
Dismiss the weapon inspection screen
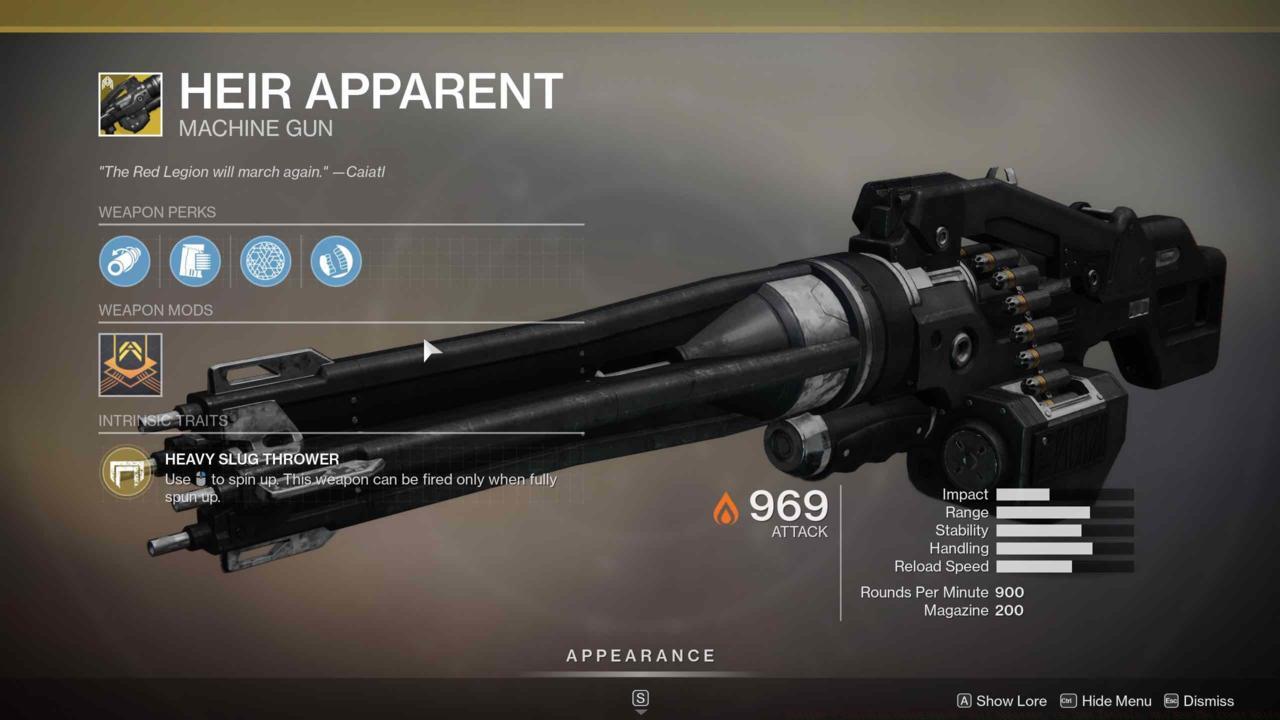click(1207, 701)
